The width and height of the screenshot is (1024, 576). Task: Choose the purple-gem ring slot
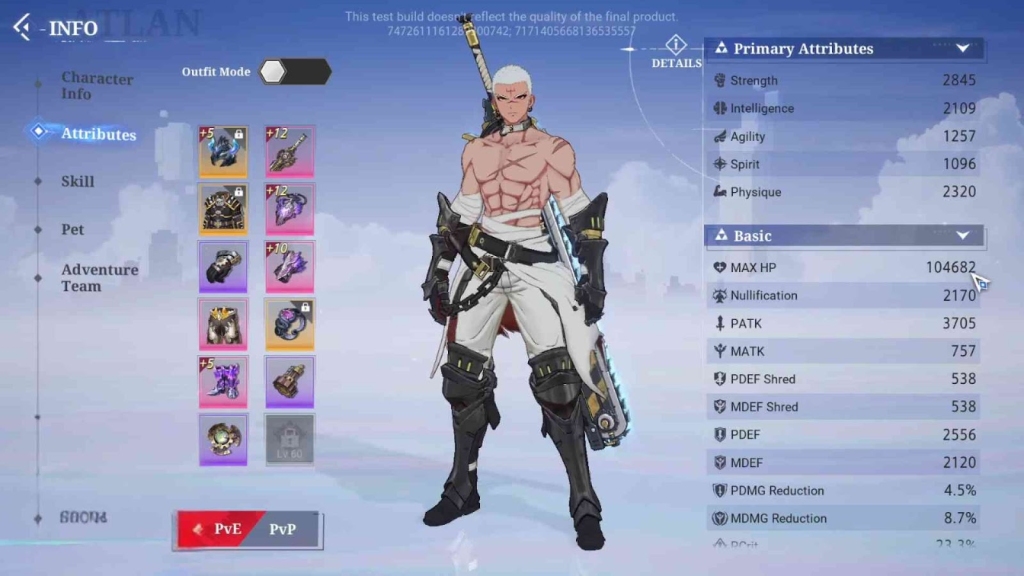tap(290, 324)
